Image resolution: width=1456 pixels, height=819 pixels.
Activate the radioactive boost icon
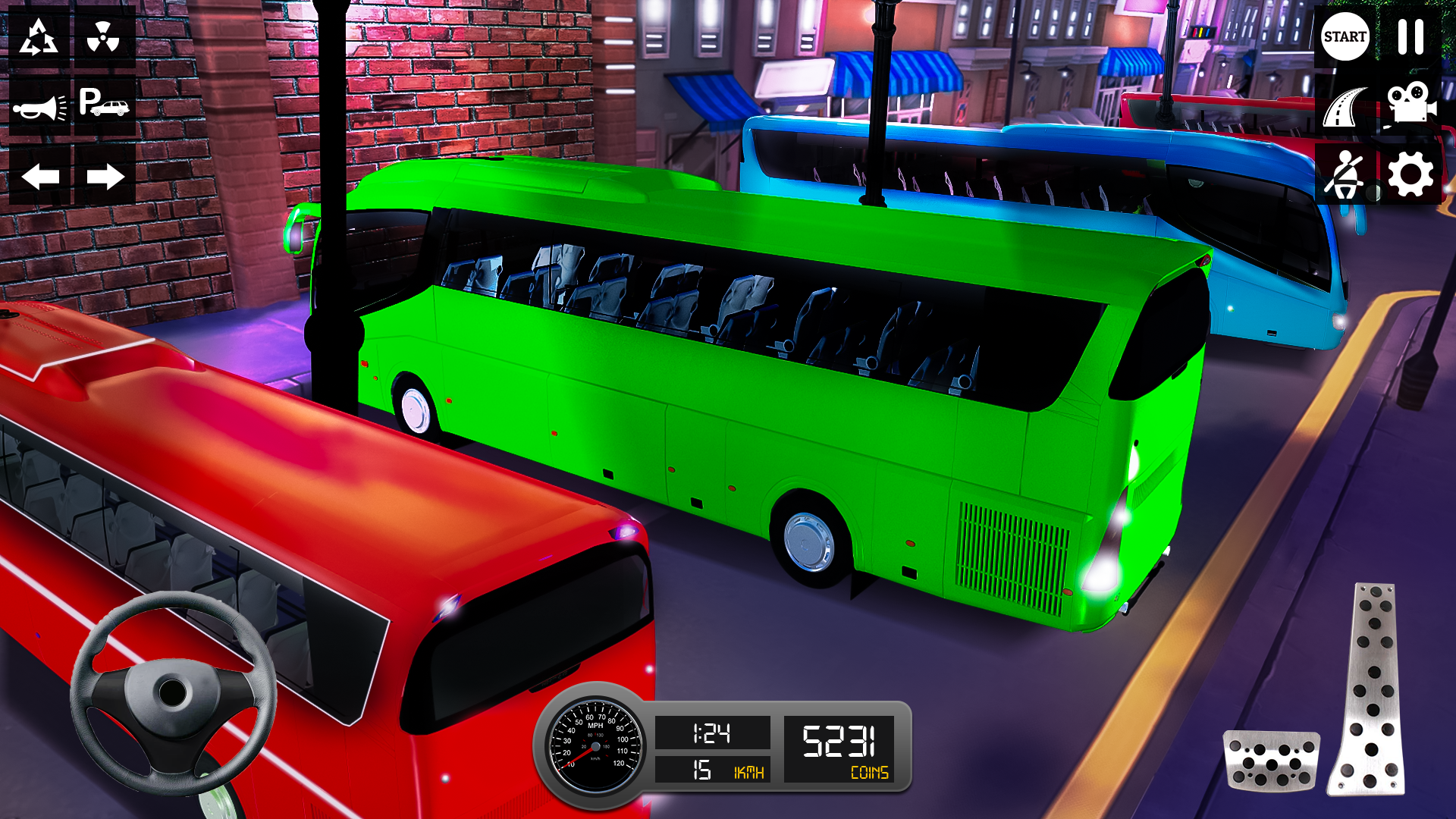click(103, 36)
